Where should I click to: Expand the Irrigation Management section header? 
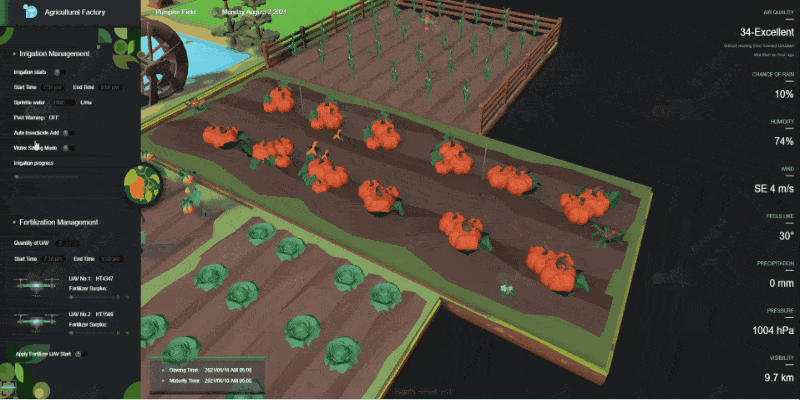tap(55, 52)
